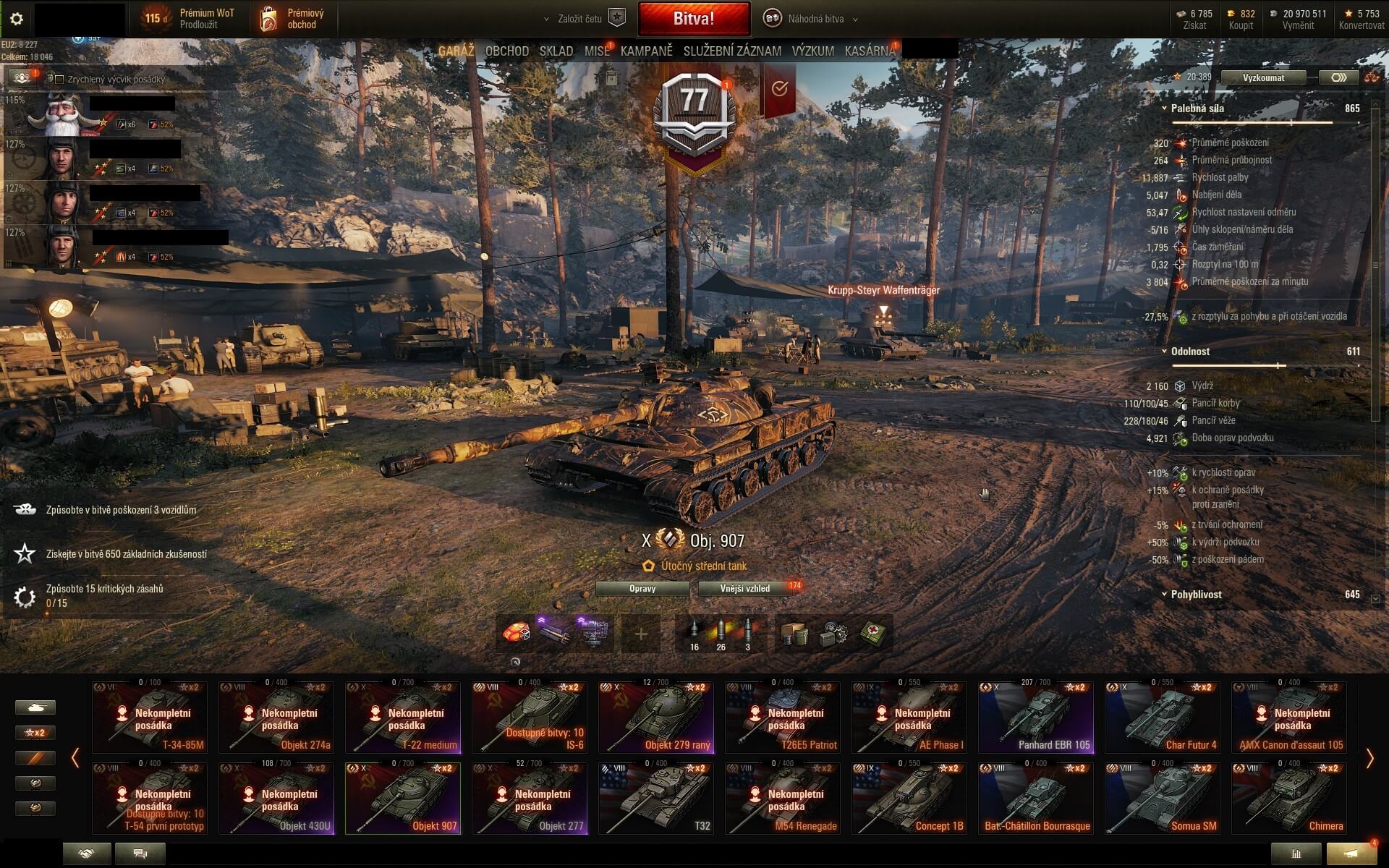The height and width of the screenshot is (868, 1389).
Task: Switch to the OBCHOD tab
Action: point(506,51)
